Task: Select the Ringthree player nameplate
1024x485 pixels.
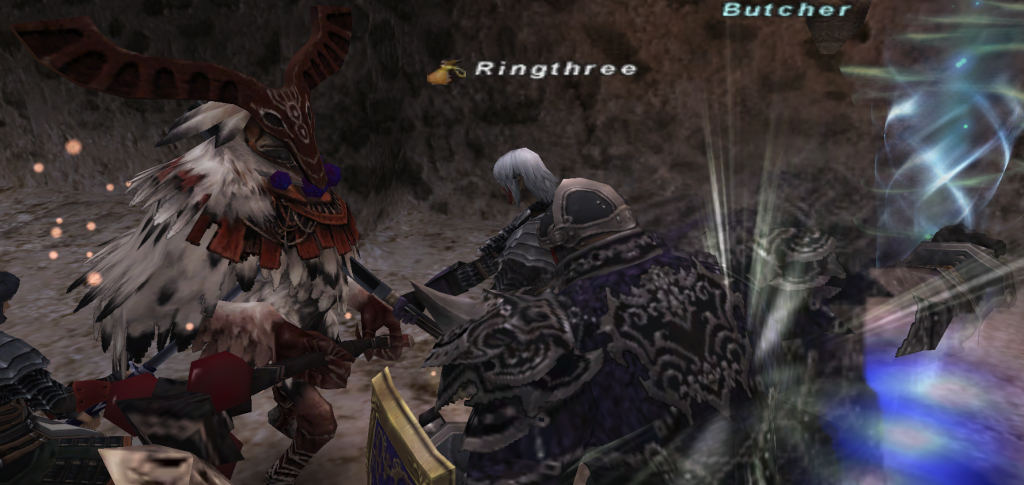Action: point(555,69)
